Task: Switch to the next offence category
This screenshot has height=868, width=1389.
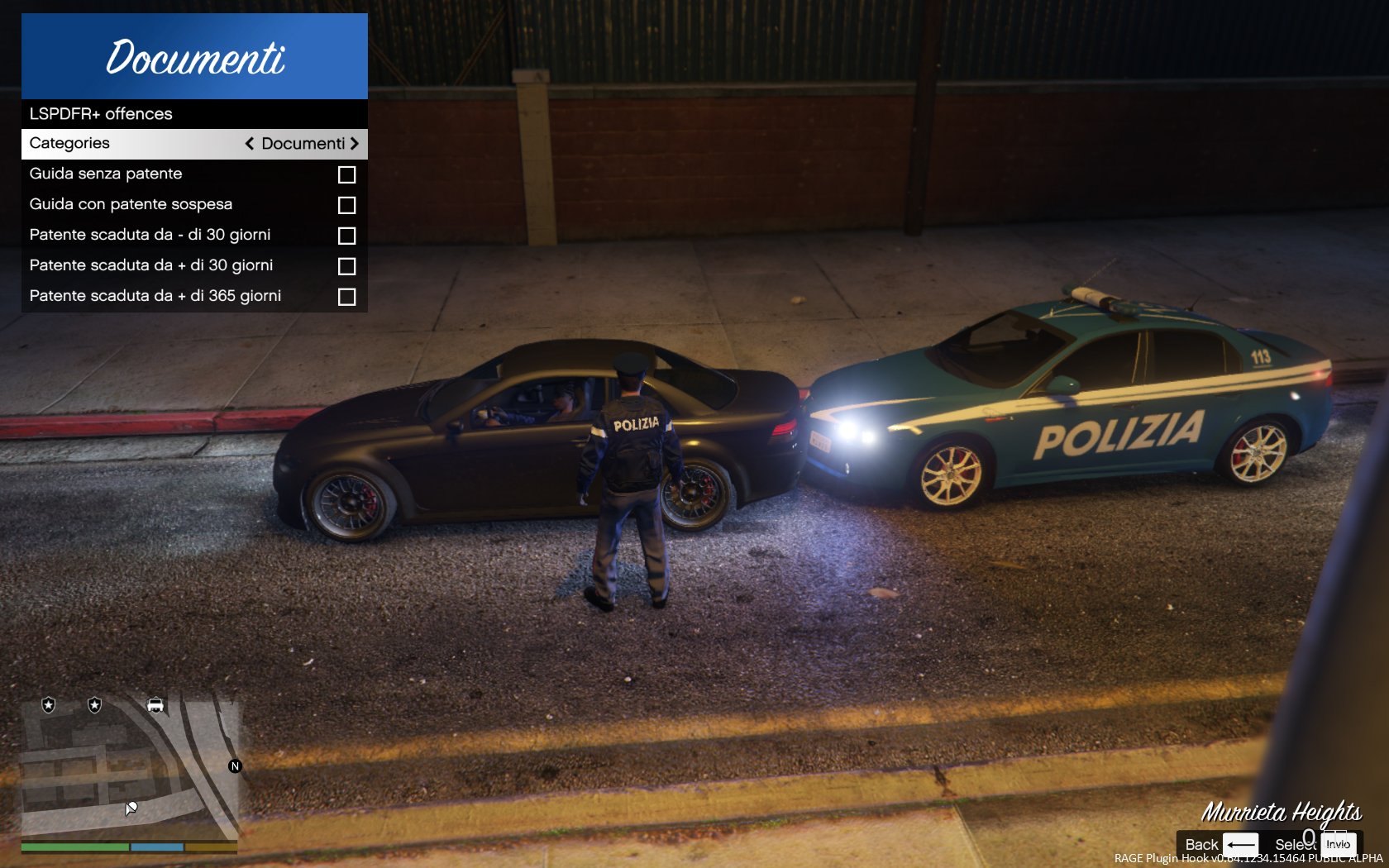Action: pos(355,144)
